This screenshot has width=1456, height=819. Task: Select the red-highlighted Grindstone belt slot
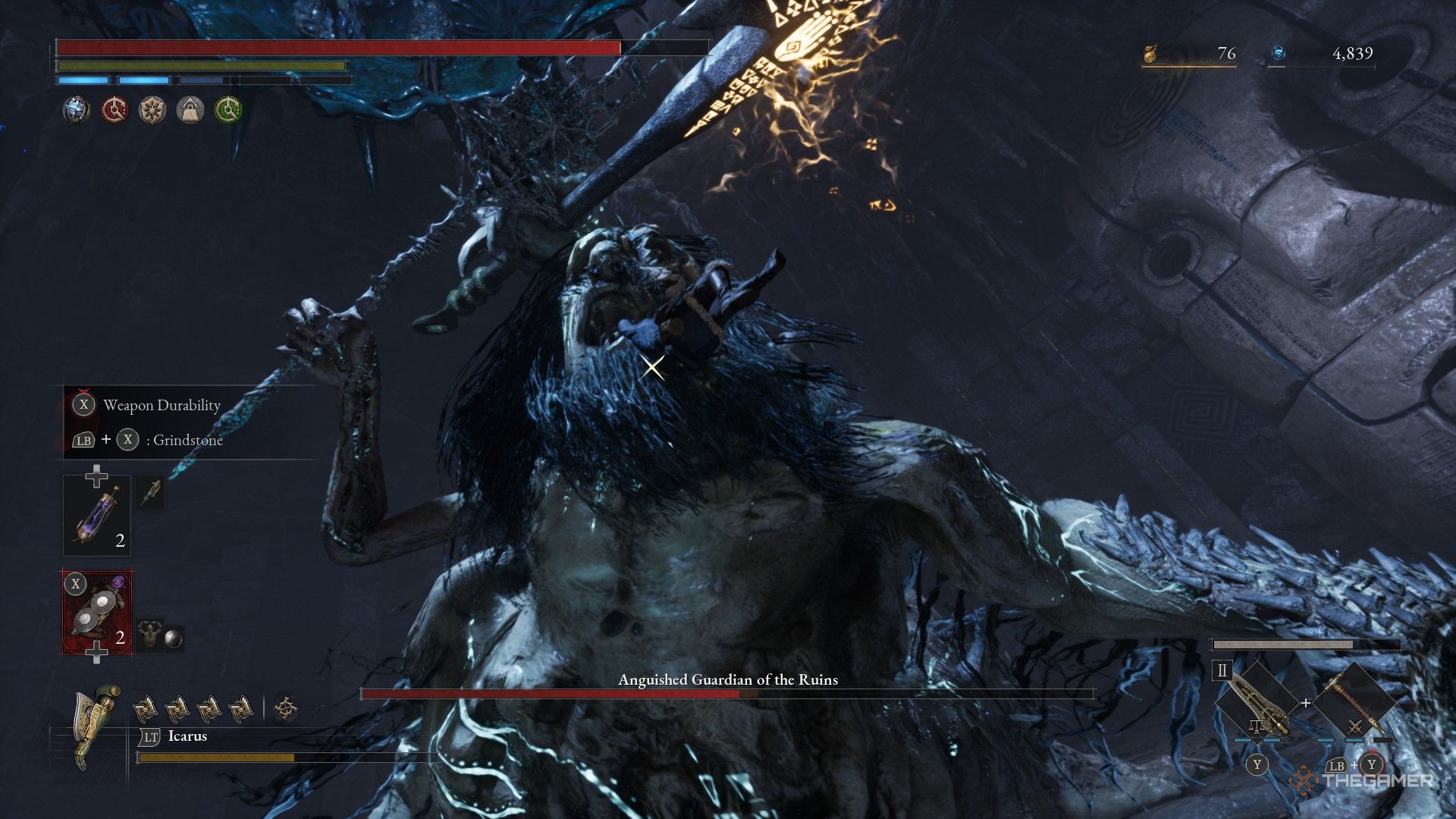pos(97,613)
